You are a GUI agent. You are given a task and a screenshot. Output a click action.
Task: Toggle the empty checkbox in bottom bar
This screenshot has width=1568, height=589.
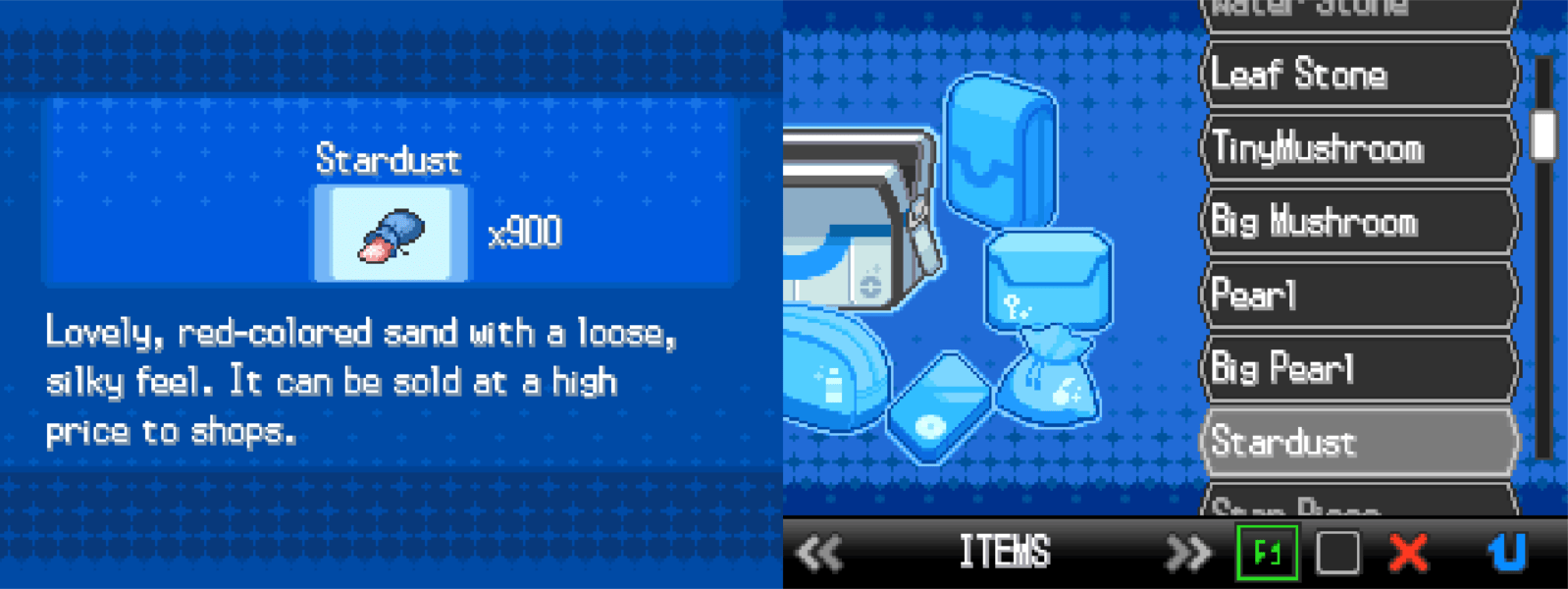tap(1337, 554)
